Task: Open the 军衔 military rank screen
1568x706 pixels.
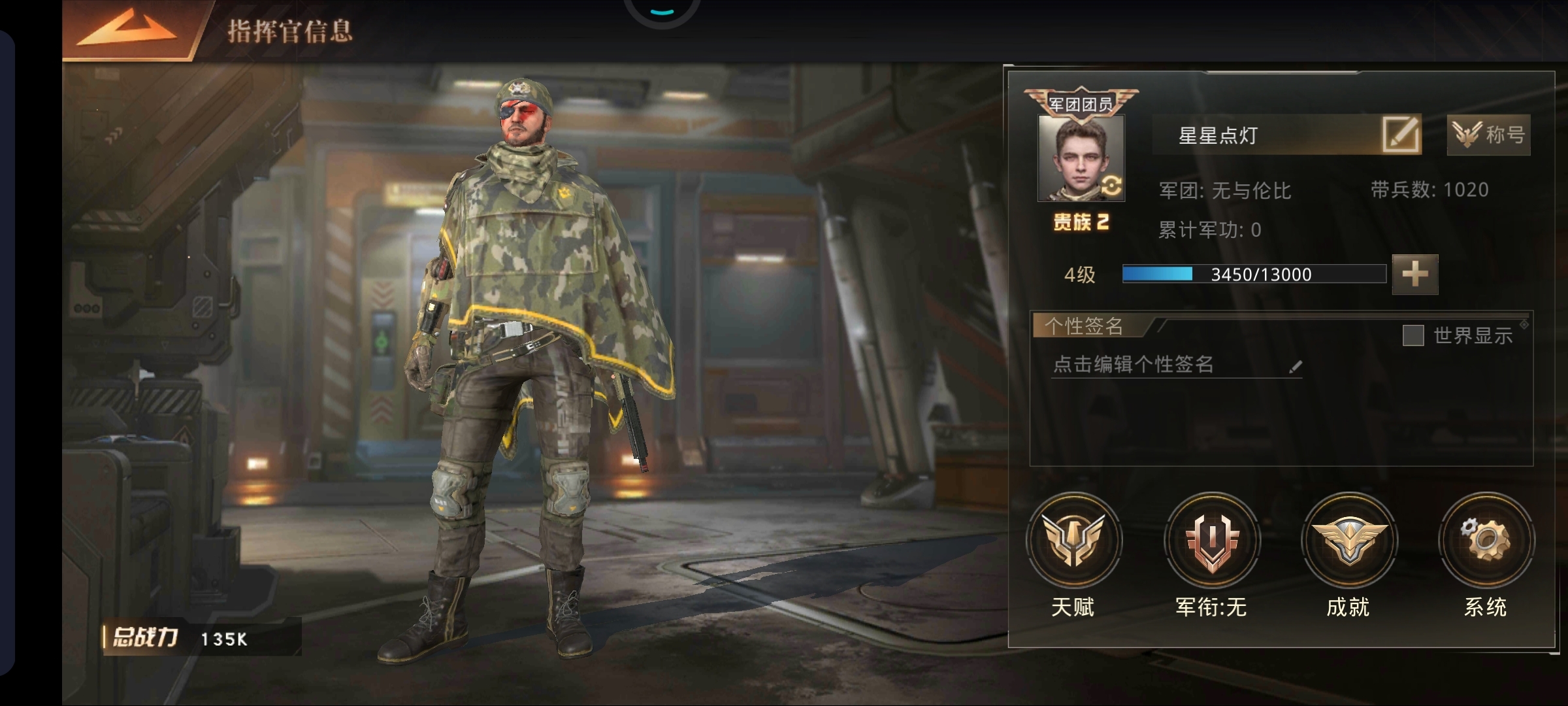Action: pyautogui.click(x=1211, y=540)
